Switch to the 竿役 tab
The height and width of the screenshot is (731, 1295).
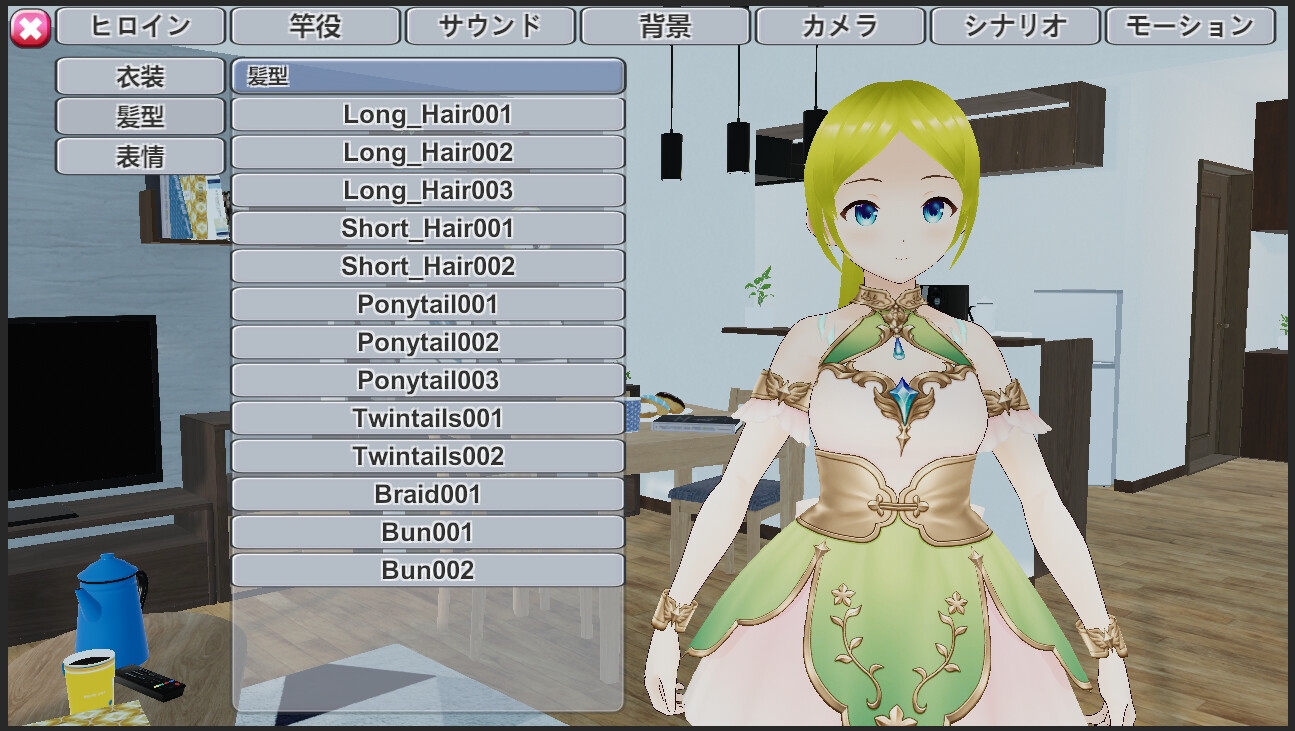point(315,25)
